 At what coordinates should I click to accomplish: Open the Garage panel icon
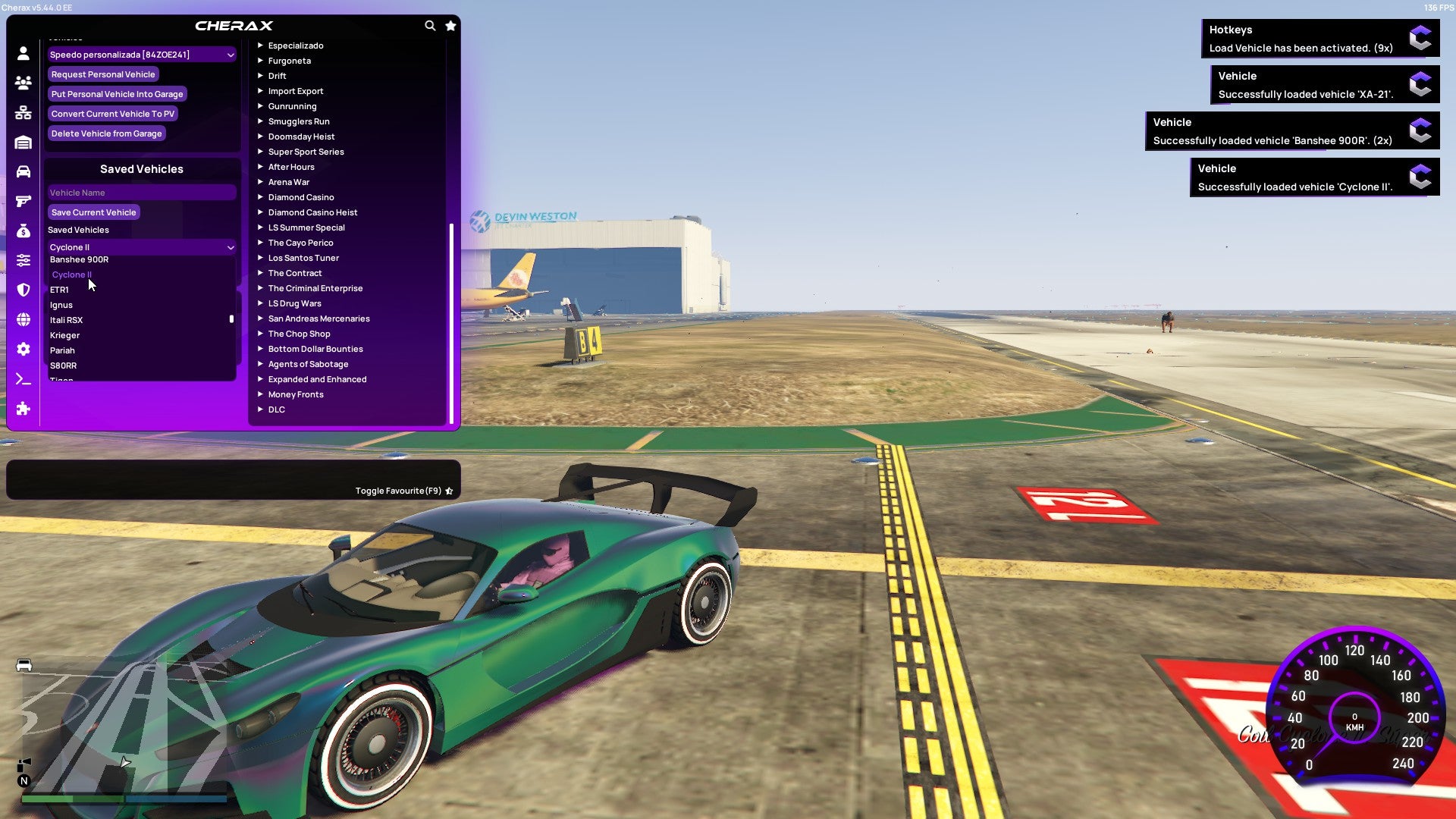pyautogui.click(x=23, y=141)
